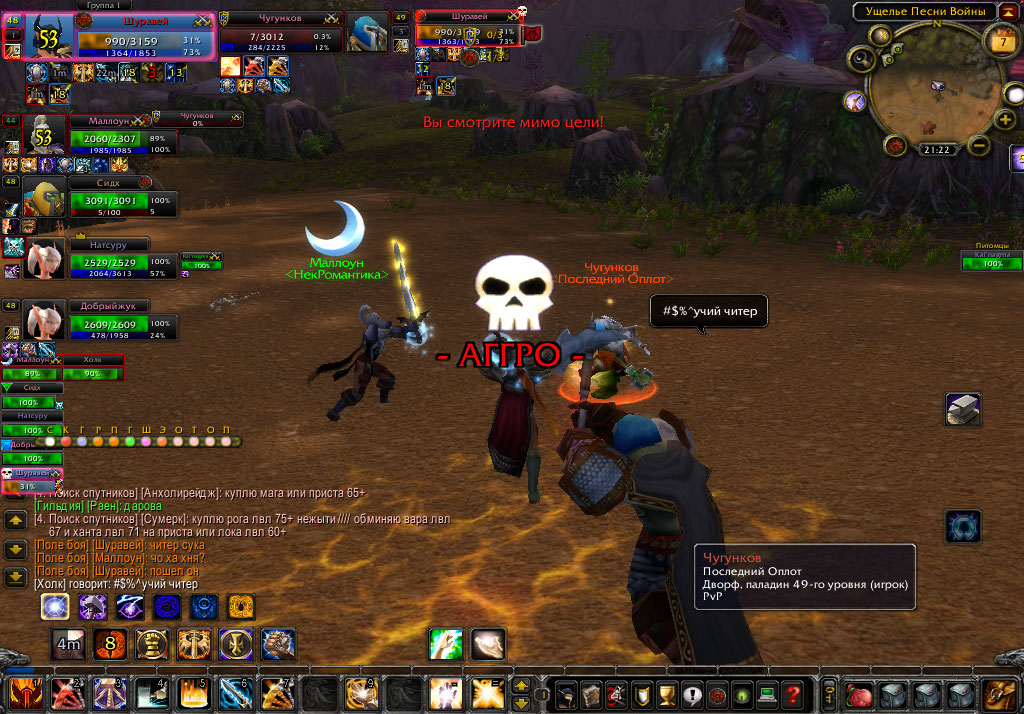
Task: Use the action bar slot numbered 5
Action: point(193,692)
